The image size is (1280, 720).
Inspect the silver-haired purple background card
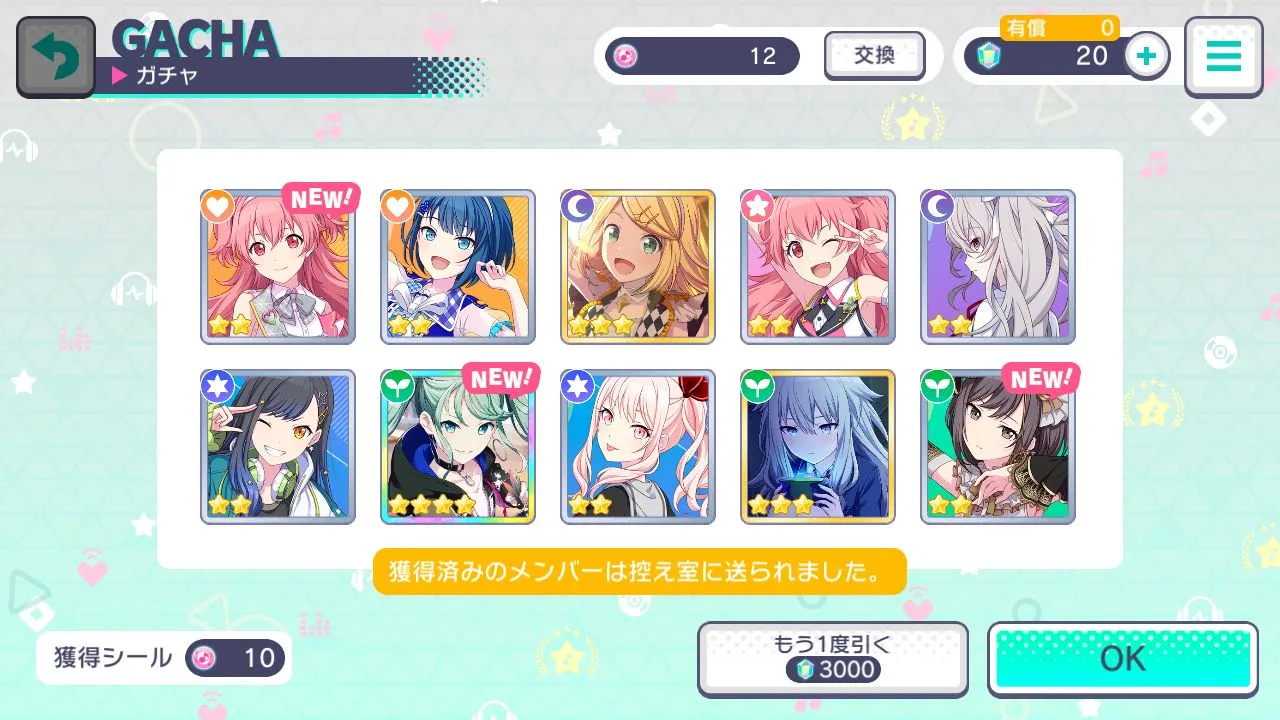click(x=998, y=267)
